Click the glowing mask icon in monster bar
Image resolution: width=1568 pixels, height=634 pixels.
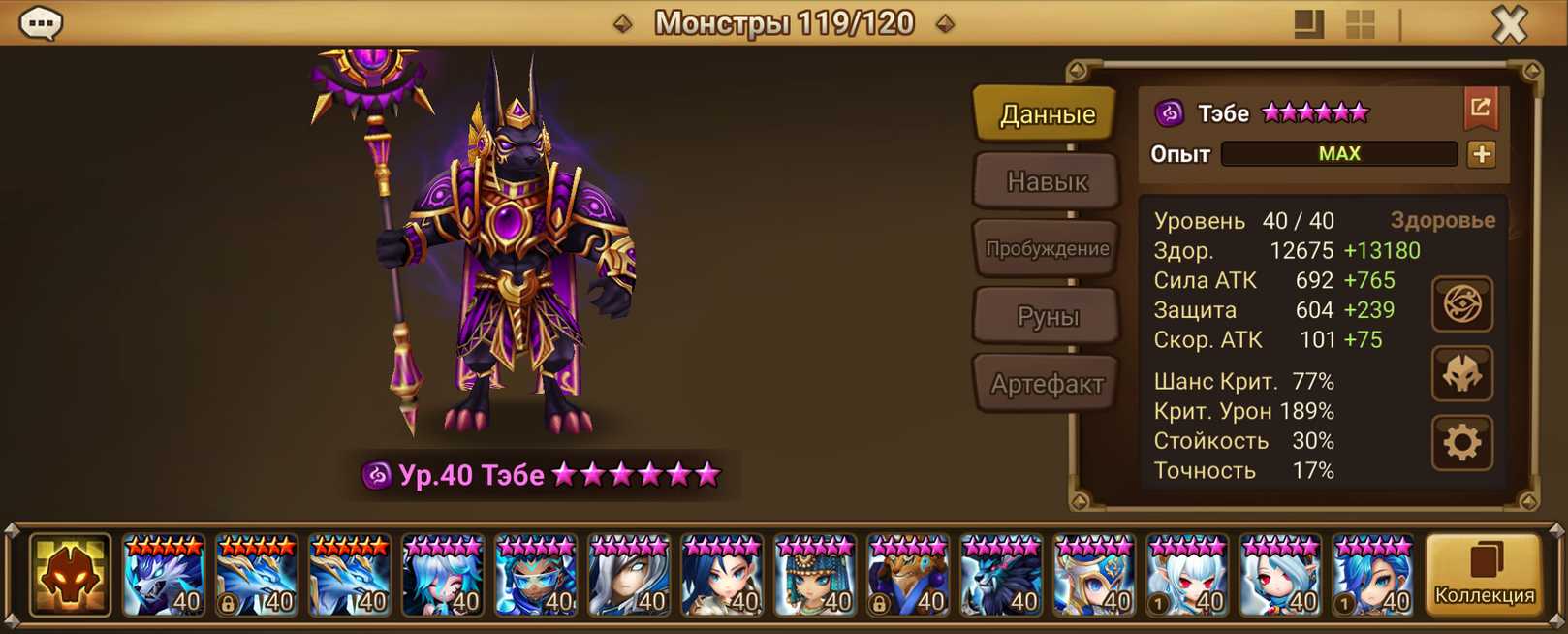coord(70,576)
